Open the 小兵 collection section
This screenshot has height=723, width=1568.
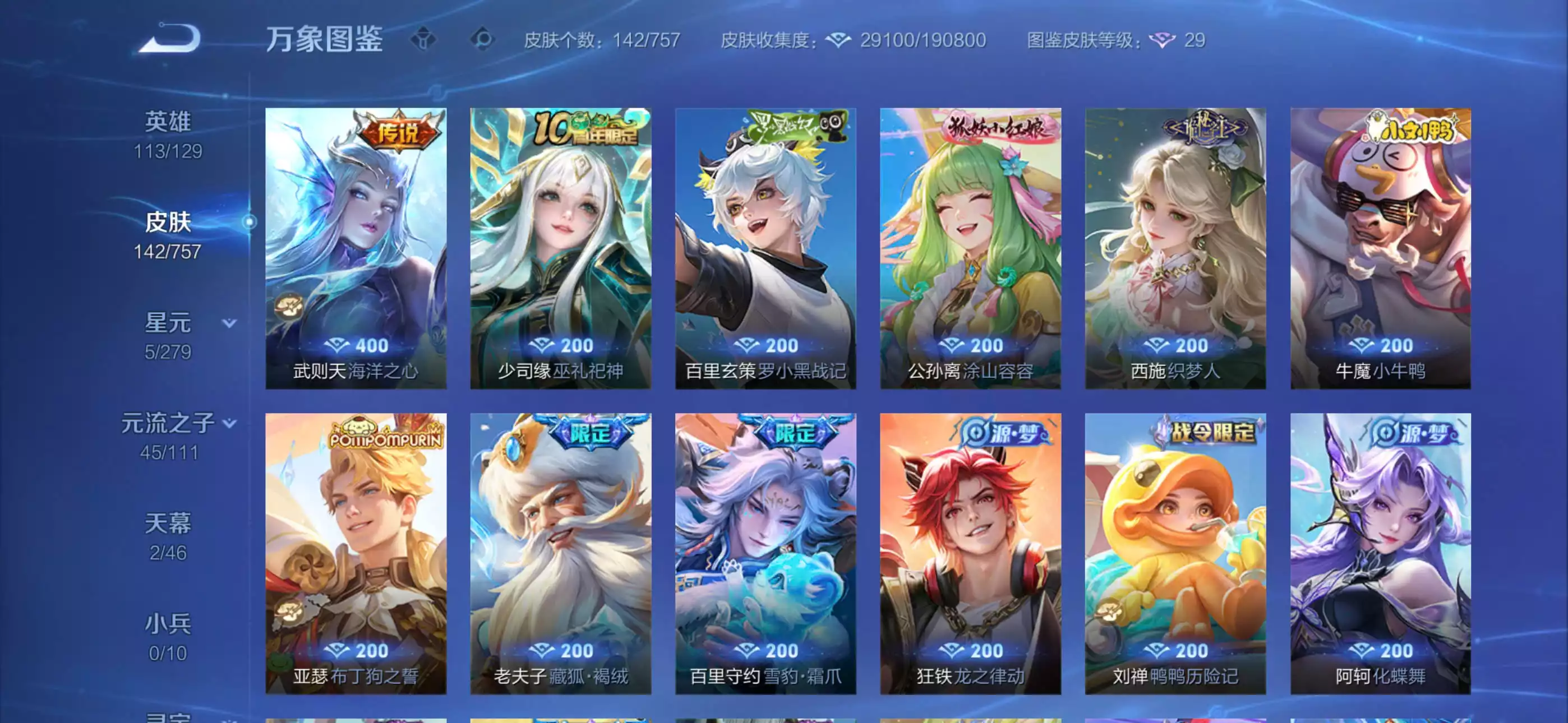169,623
